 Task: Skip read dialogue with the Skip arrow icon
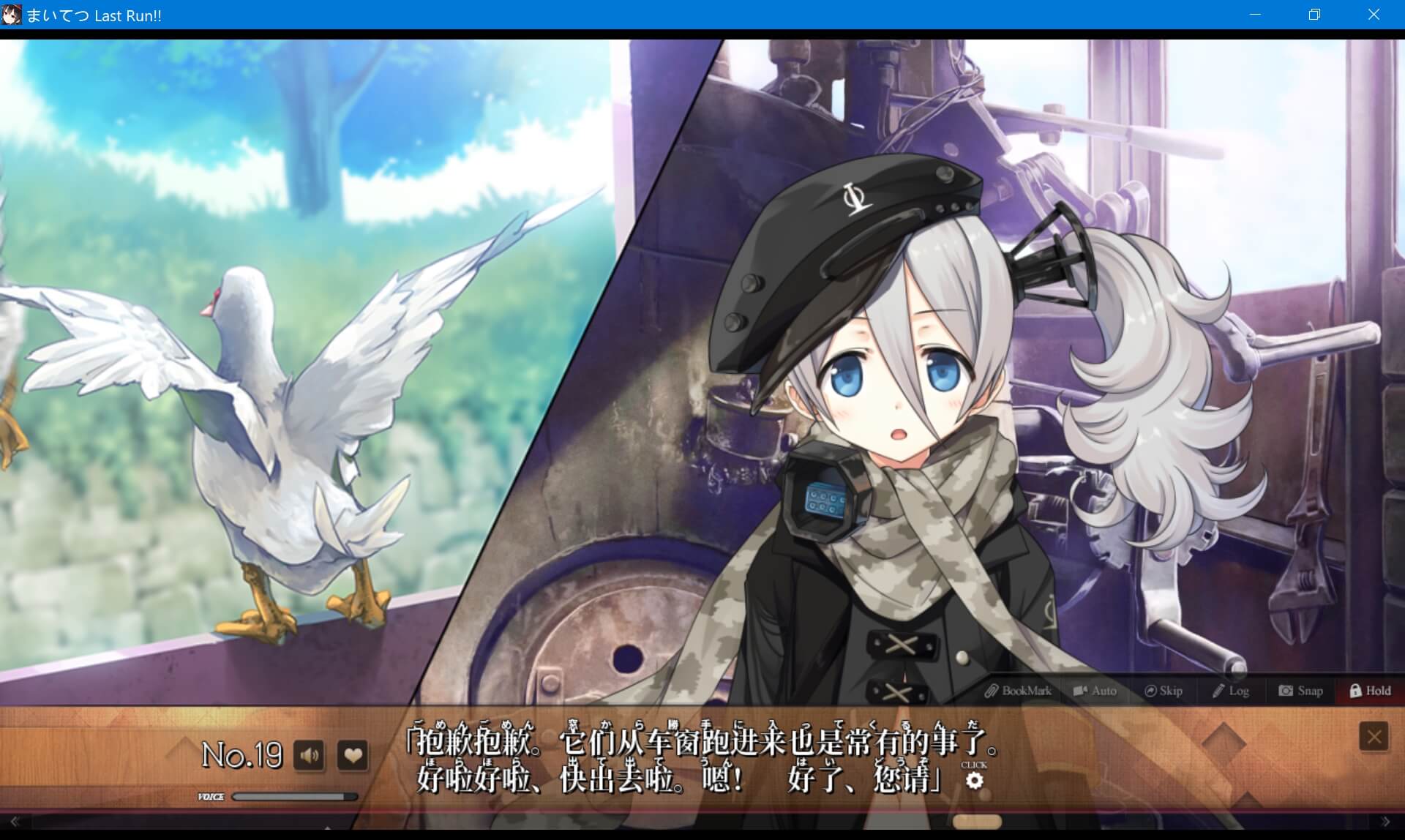(x=1163, y=690)
